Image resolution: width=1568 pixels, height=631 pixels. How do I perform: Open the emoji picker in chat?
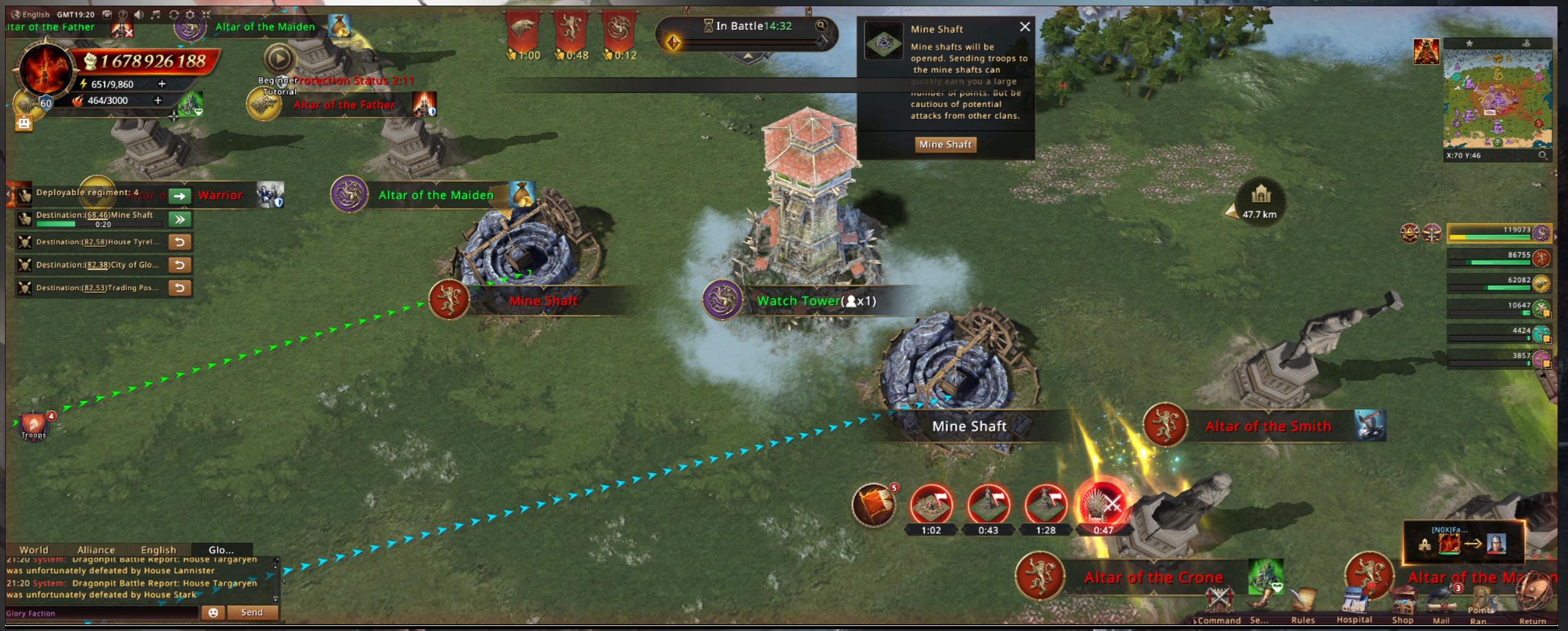pos(213,612)
